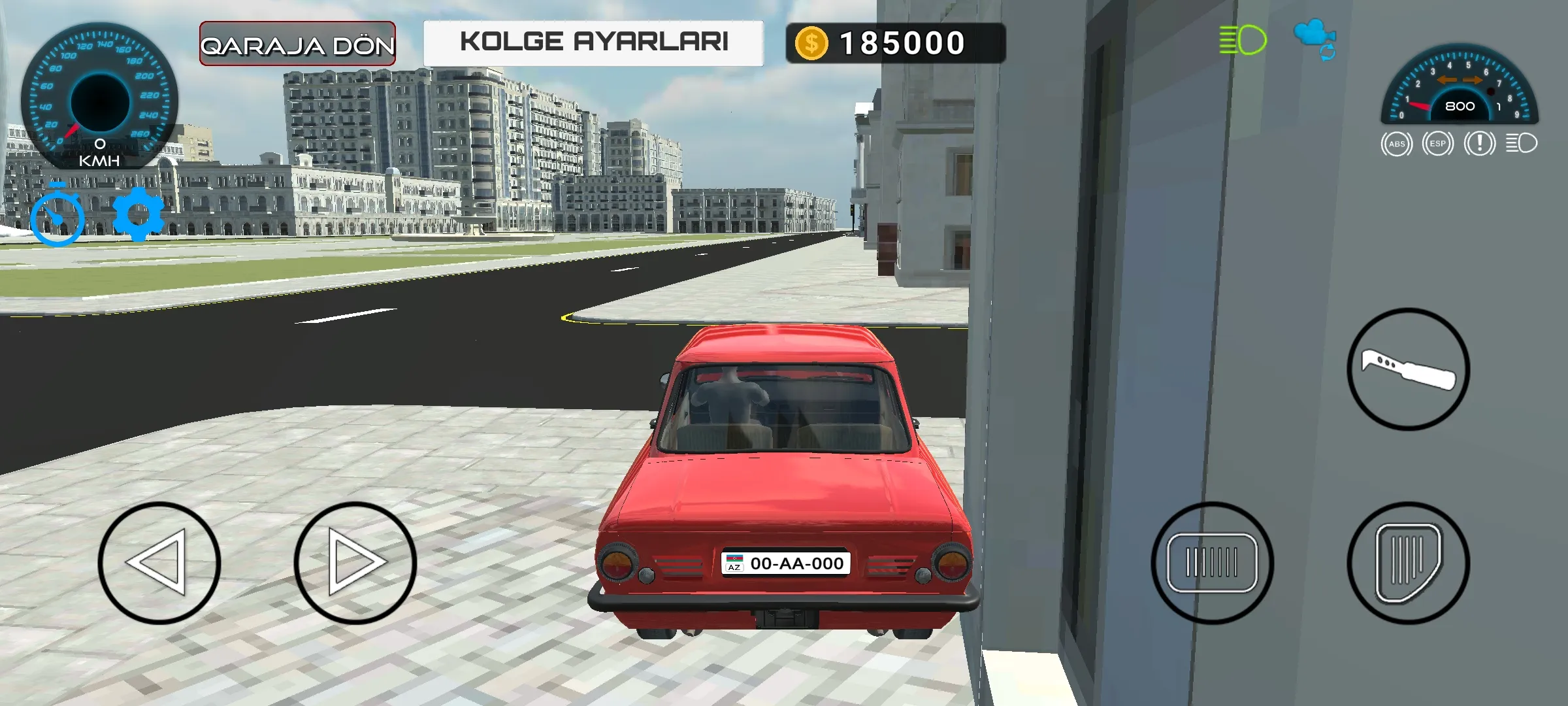The image size is (1568, 706).
Task: Toggle the headlights using the green beam icon
Action: tap(1243, 41)
